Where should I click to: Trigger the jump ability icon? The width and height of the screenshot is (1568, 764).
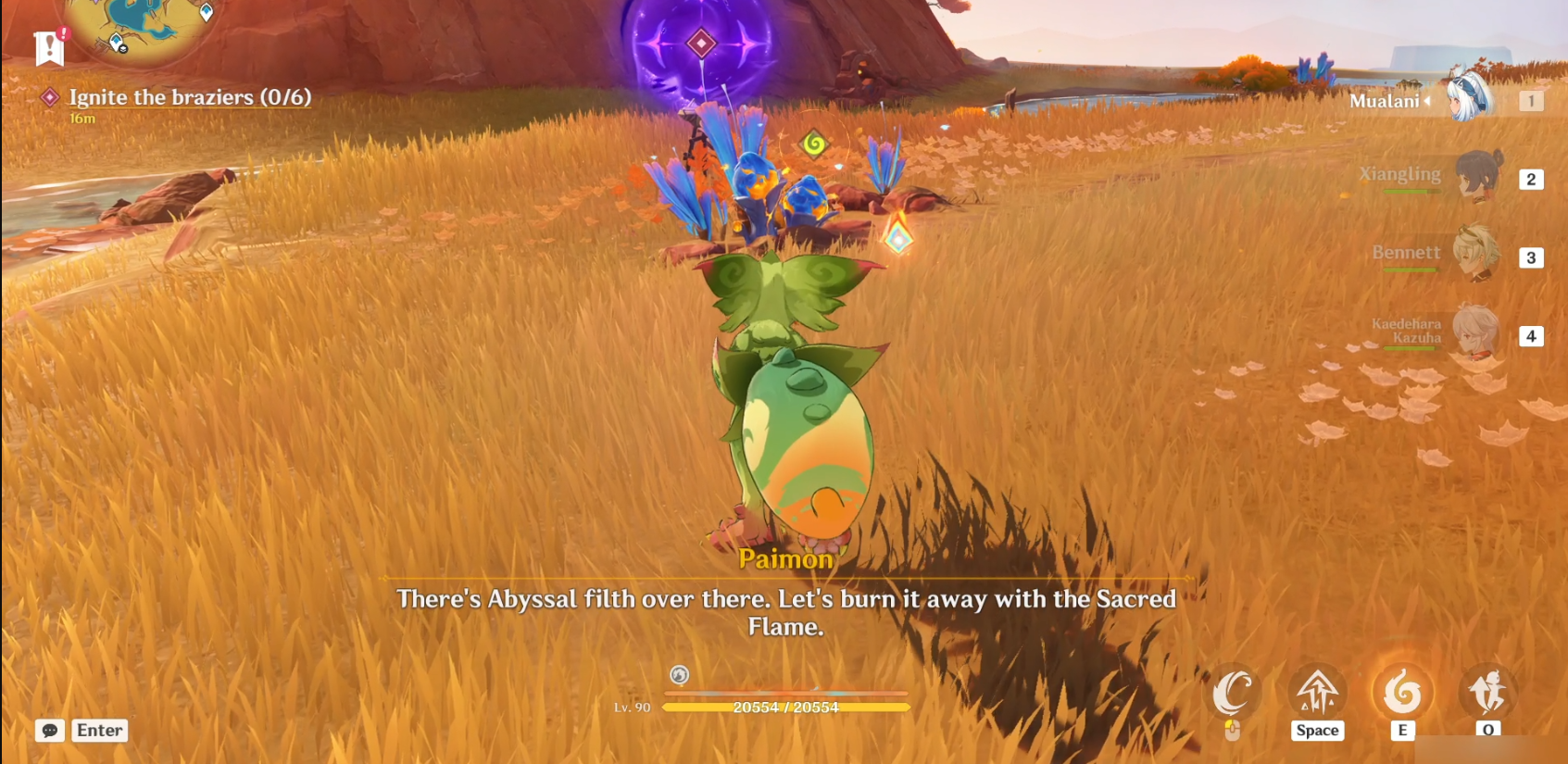click(x=1317, y=693)
